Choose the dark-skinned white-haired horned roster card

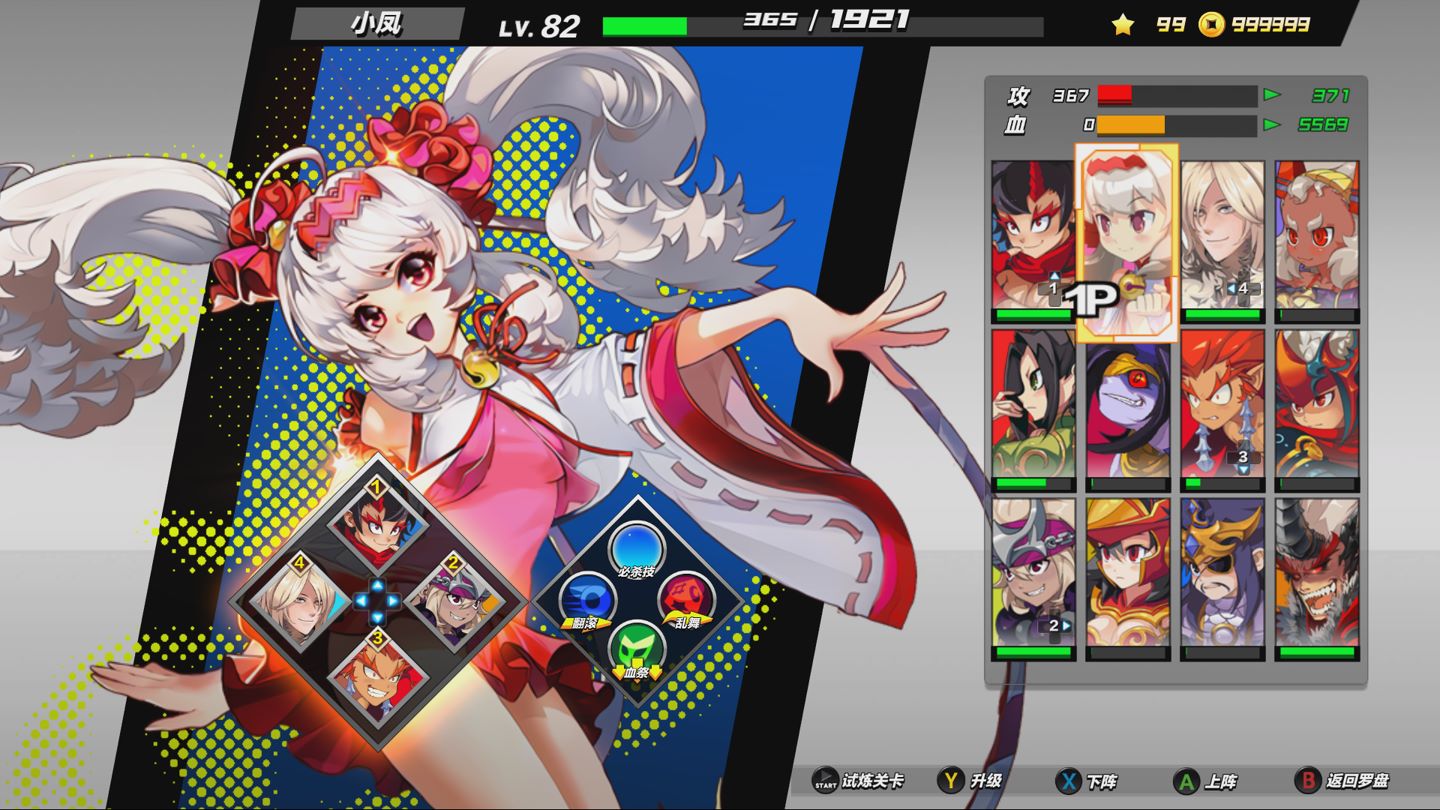[x=1317, y=237]
